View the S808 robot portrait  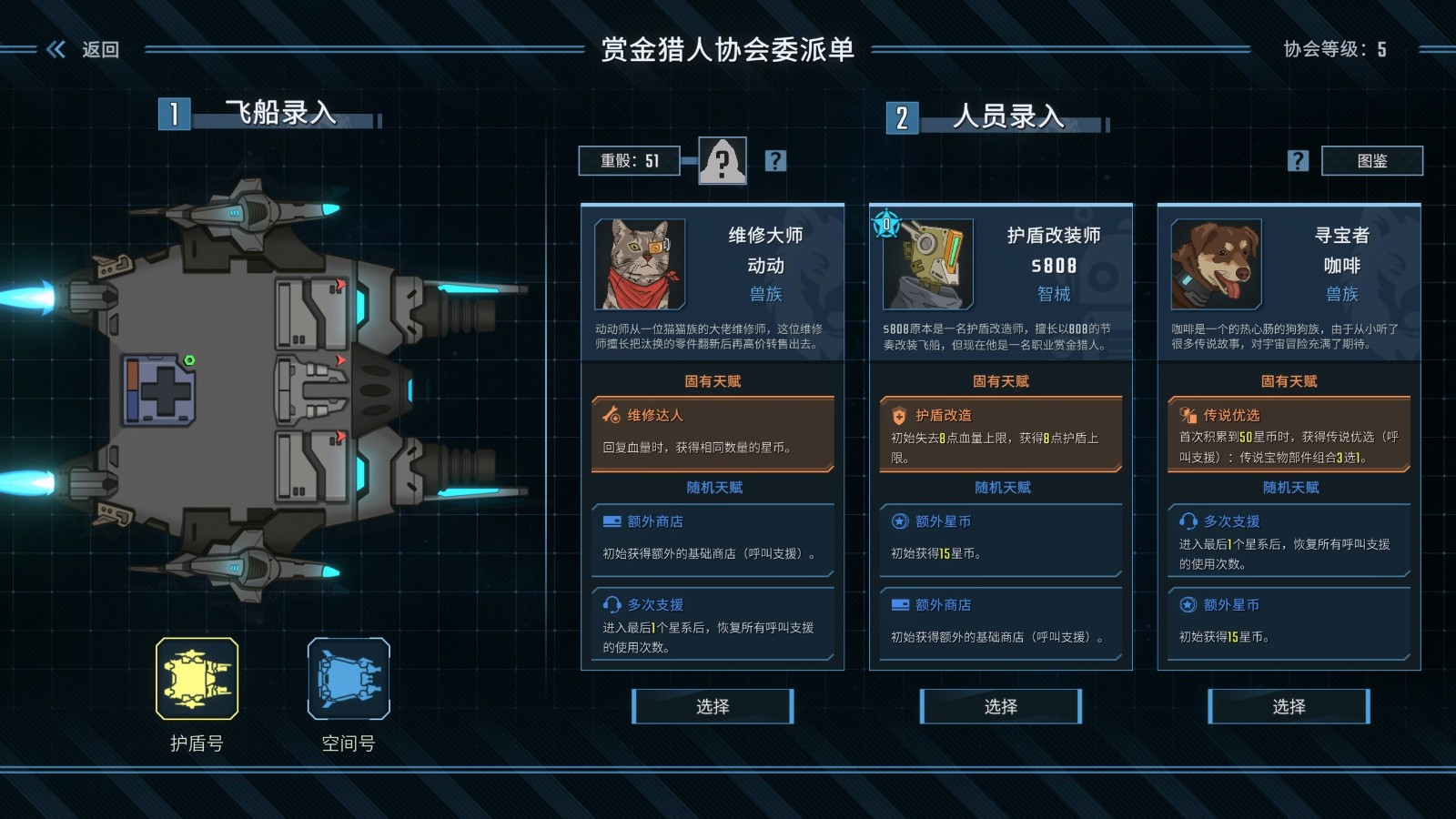pos(927,265)
